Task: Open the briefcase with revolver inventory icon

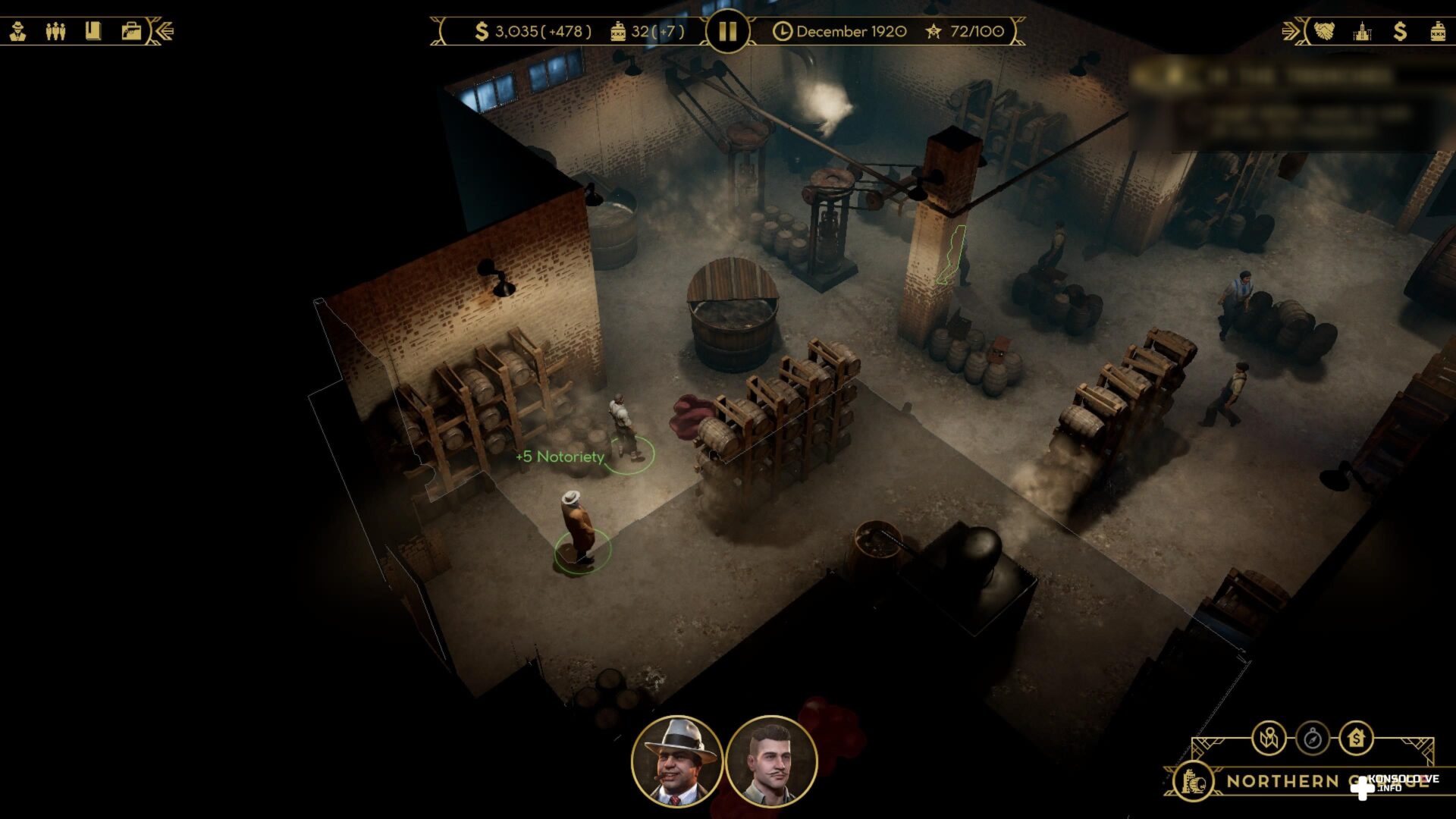Action: click(131, 31)
